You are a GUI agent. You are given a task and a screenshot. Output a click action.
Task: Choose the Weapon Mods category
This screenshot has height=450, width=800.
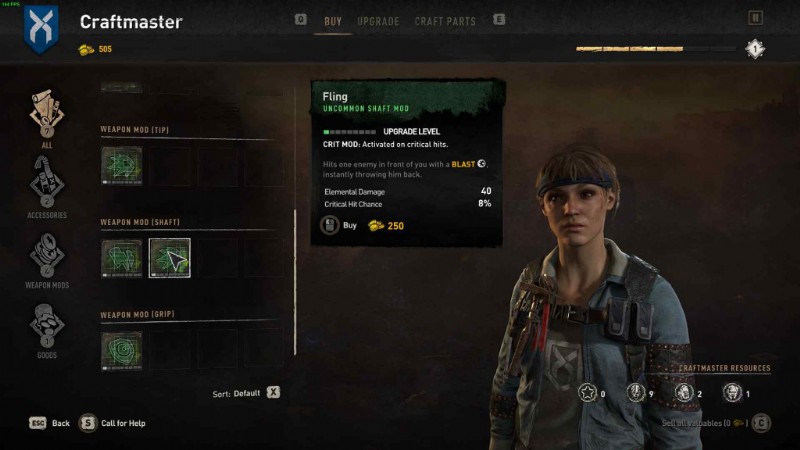pyautogui.click(x=47, y=254)
